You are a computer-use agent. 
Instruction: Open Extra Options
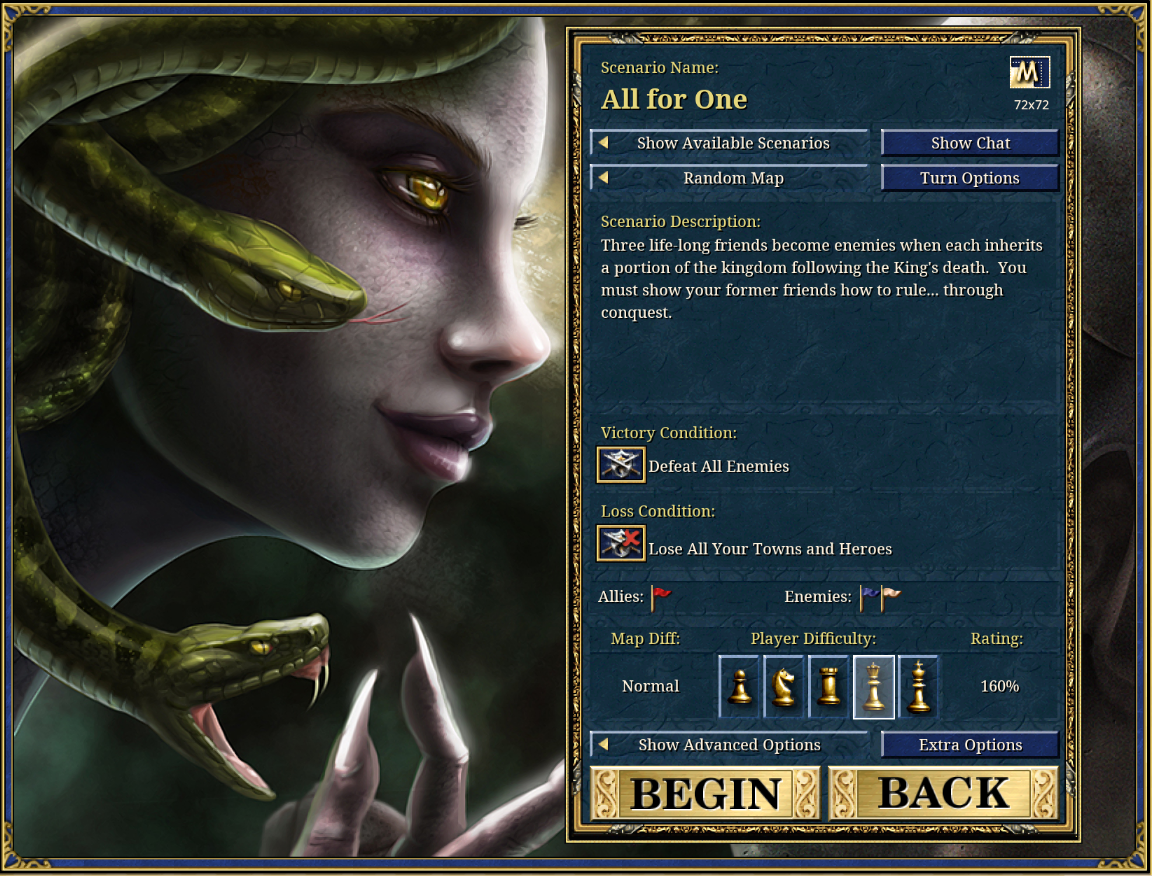click(970, 745)
